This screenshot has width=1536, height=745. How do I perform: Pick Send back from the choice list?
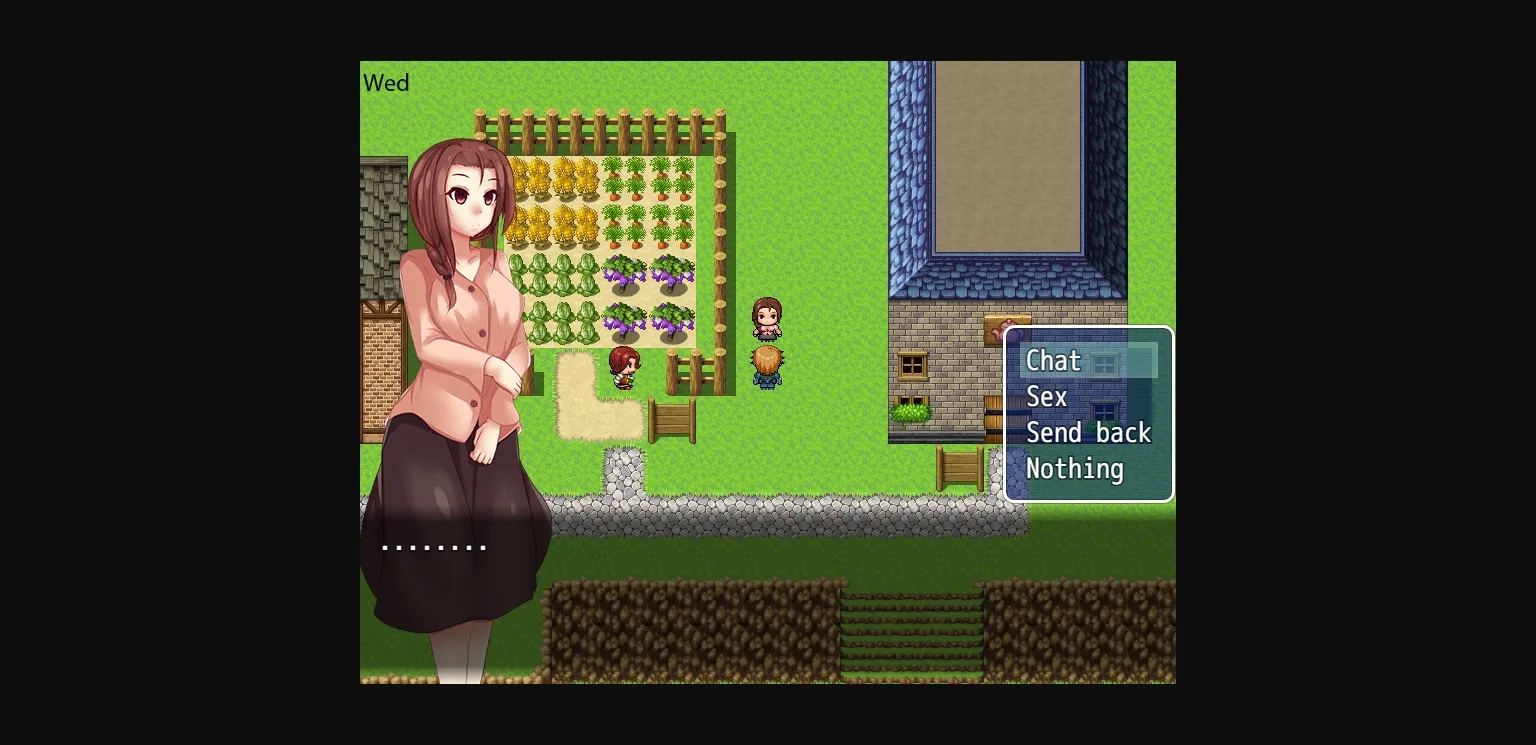click(1089, 433)
